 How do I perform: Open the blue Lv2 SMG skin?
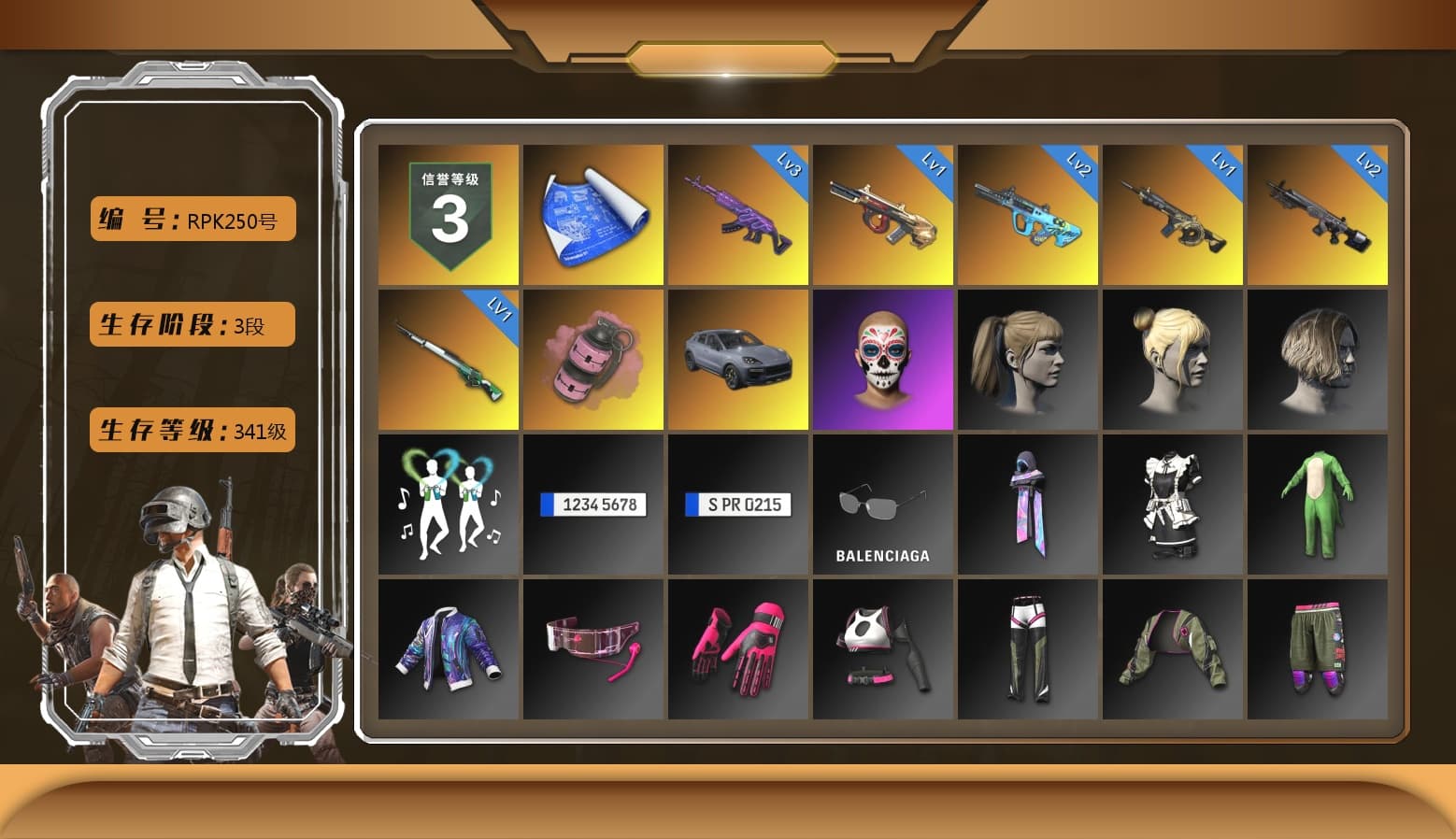coord(1028,214)
